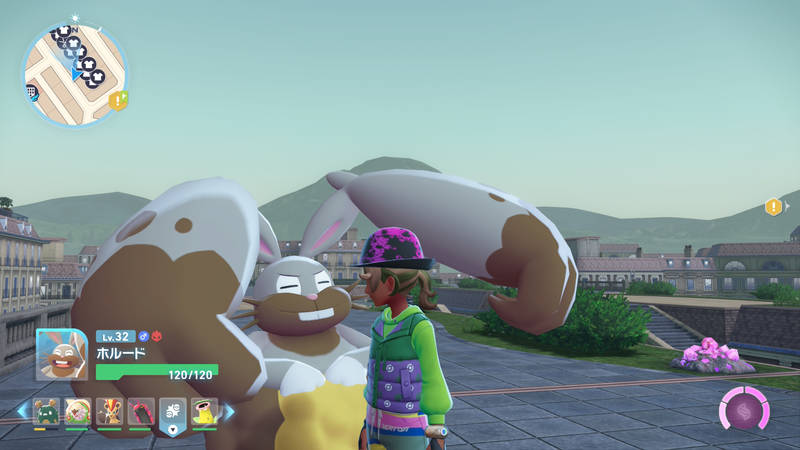Click the right arrow of the party bar
Image resolution: width=800 pixels, height=450 pixels.
coord(229,411)
